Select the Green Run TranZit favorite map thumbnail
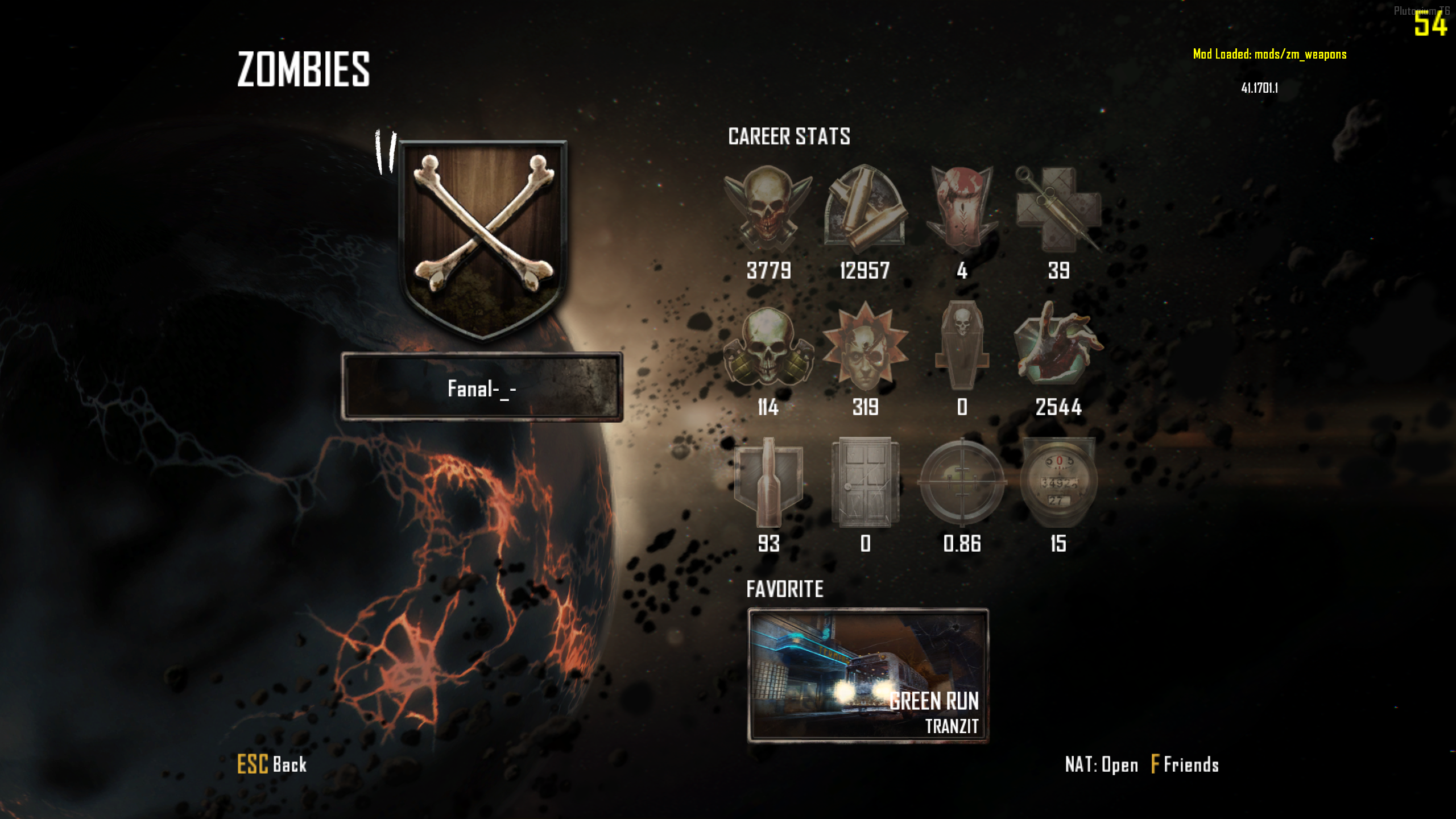Image resolution: width=1456 pixels, height=819 pixels. (x=868, y=675)
